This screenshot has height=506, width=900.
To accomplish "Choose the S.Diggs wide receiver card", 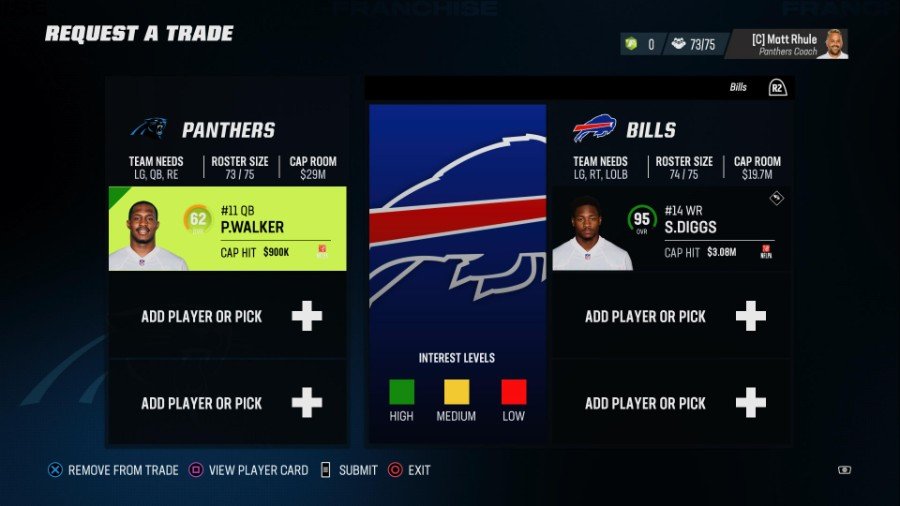I will click(671, 229).
